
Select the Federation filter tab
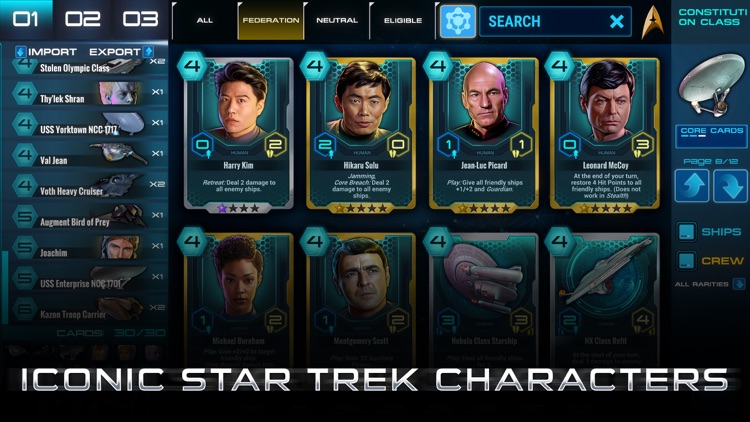click(x=270, y=20)
